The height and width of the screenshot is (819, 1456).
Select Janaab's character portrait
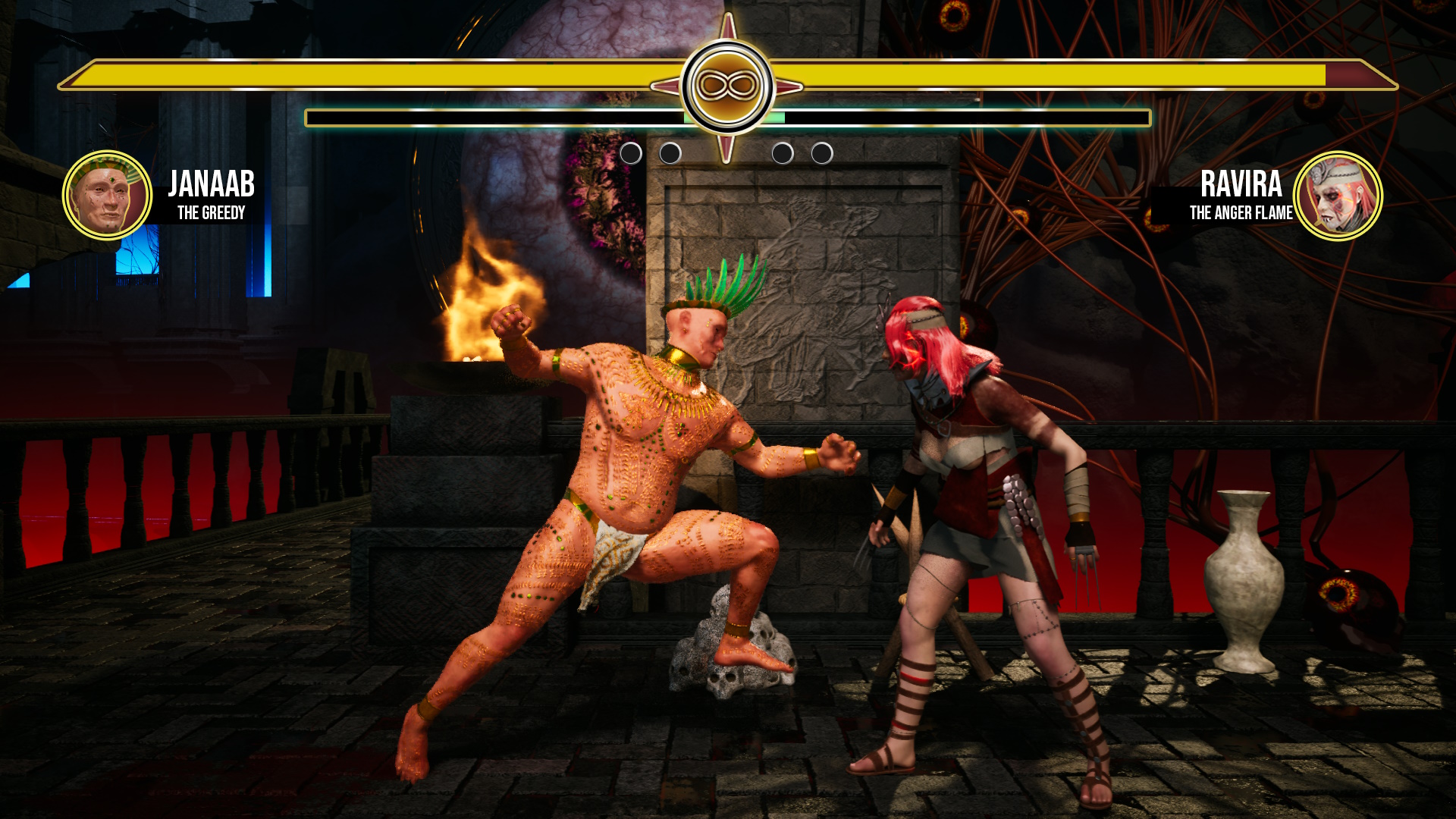point(107,196)
